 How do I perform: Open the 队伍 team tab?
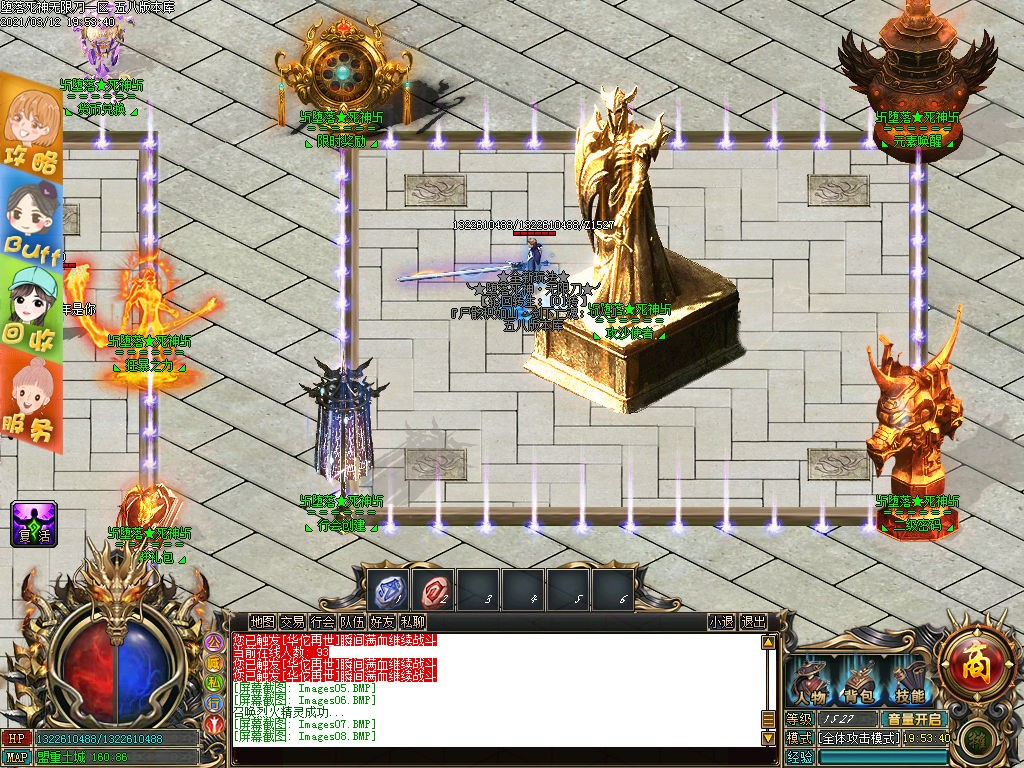(x=352, y=621)
